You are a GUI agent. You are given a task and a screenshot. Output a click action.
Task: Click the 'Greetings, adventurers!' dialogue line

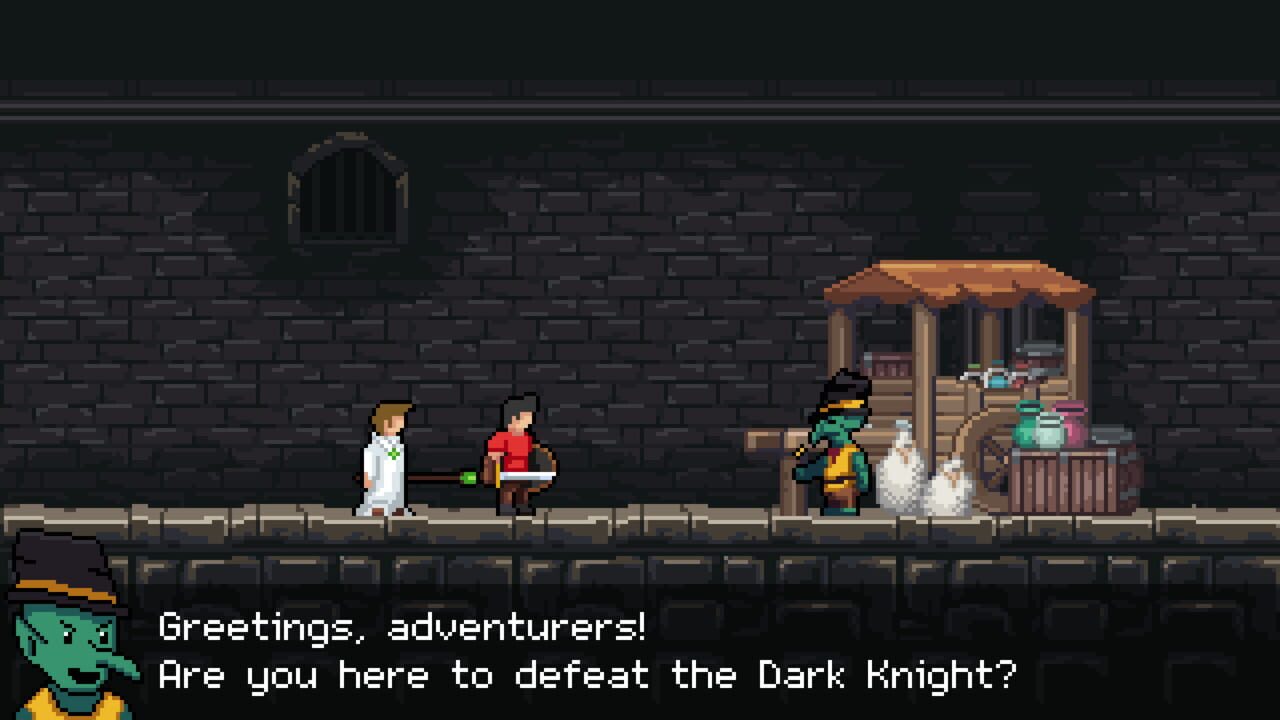point(400,629)
